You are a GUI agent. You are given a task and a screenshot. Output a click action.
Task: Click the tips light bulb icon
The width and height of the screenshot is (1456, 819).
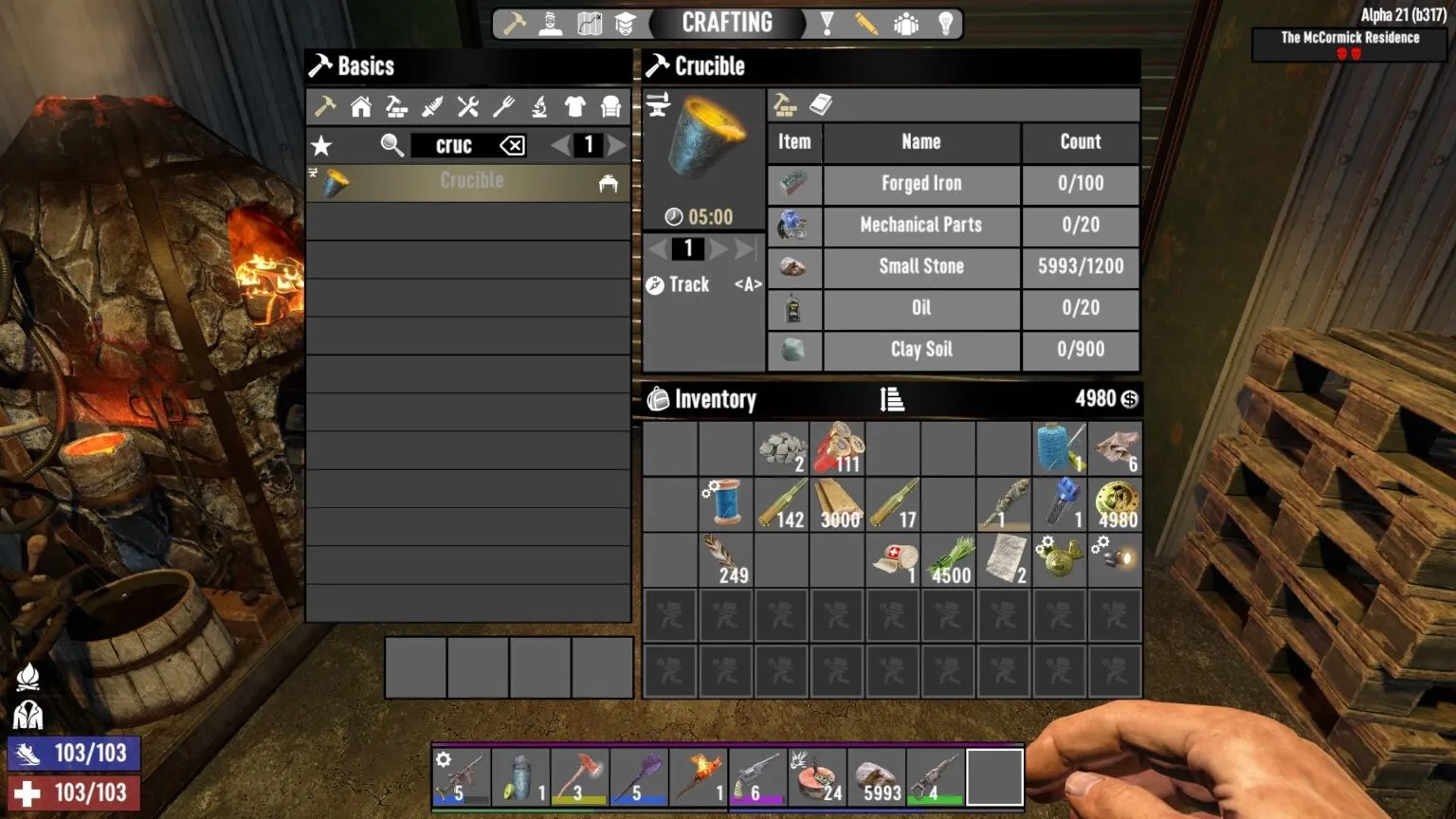pos(945,23)
